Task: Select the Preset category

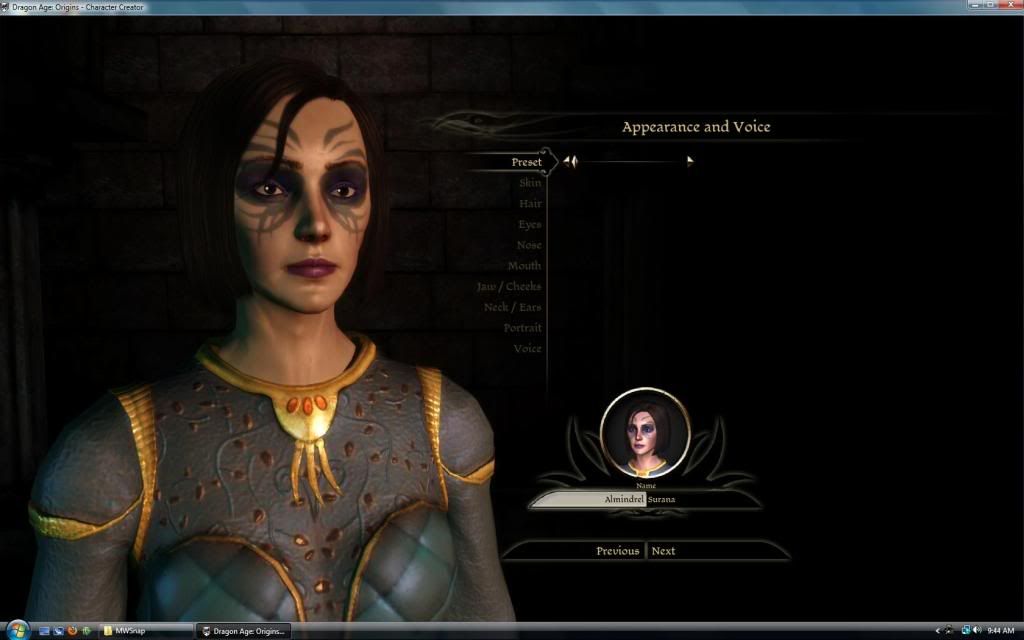Action: 526,162
